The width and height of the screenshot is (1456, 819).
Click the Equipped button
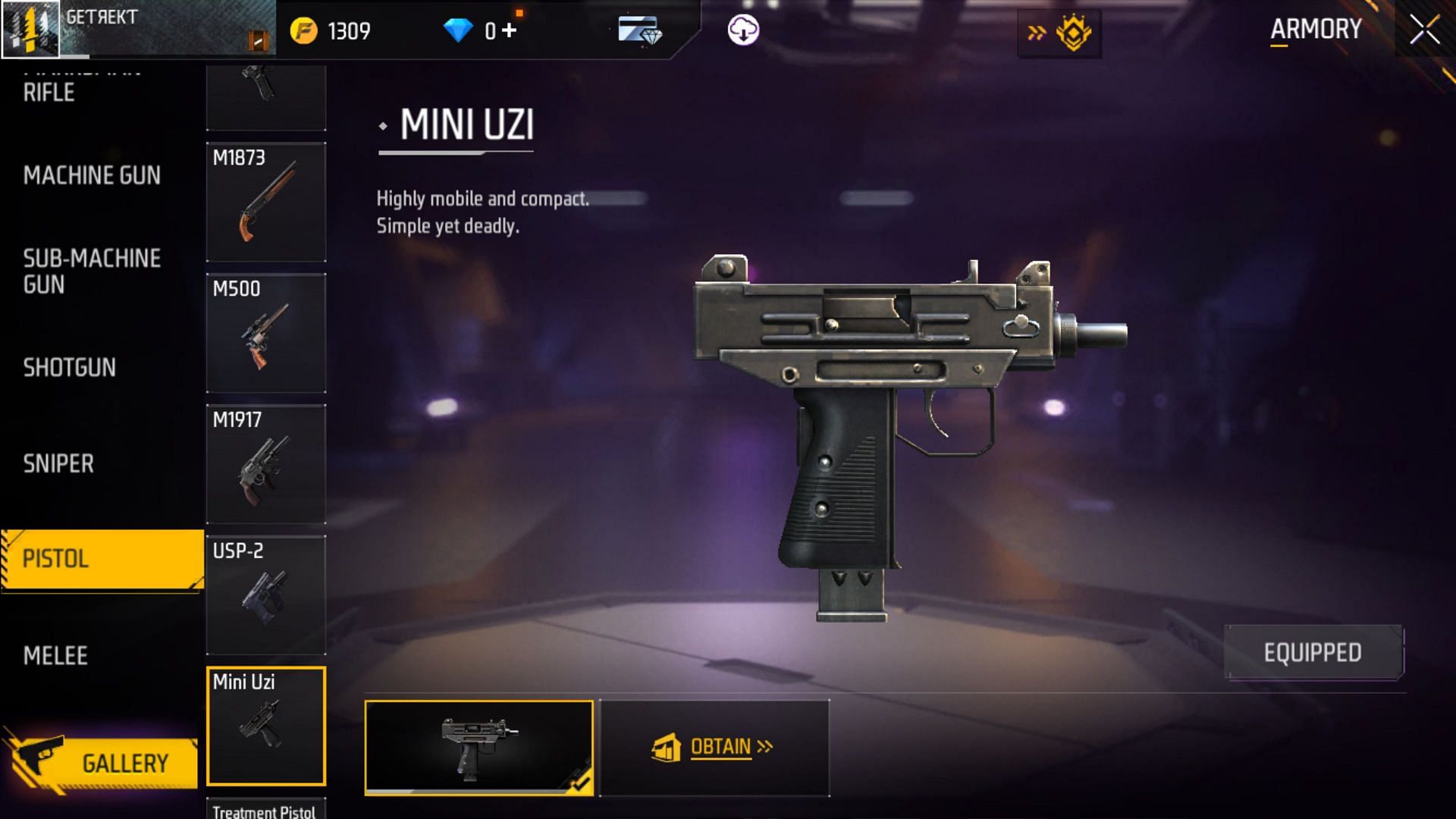(x=1313, y=652)
